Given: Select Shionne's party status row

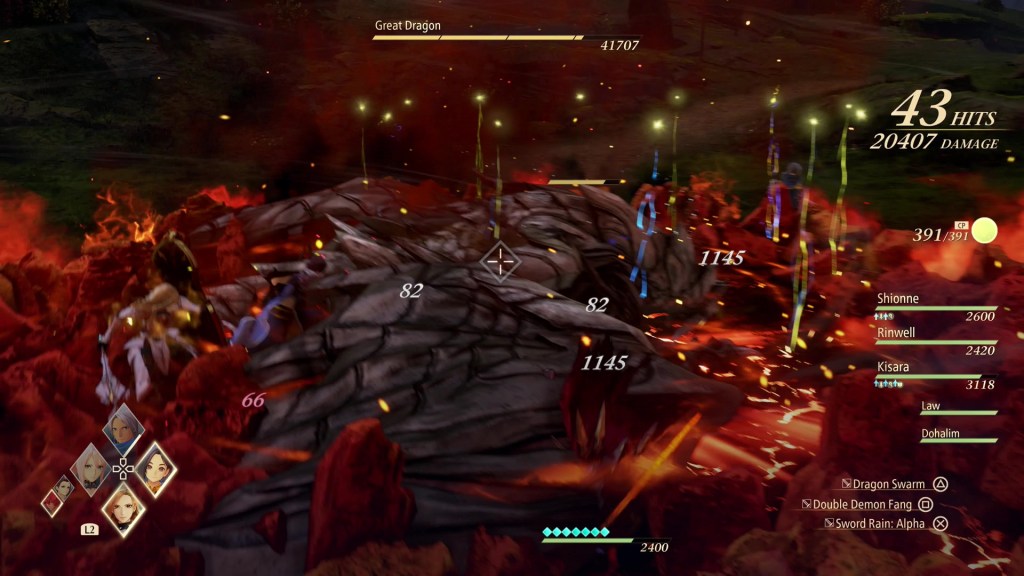Looking at the screenshot, I should point(934,307).
